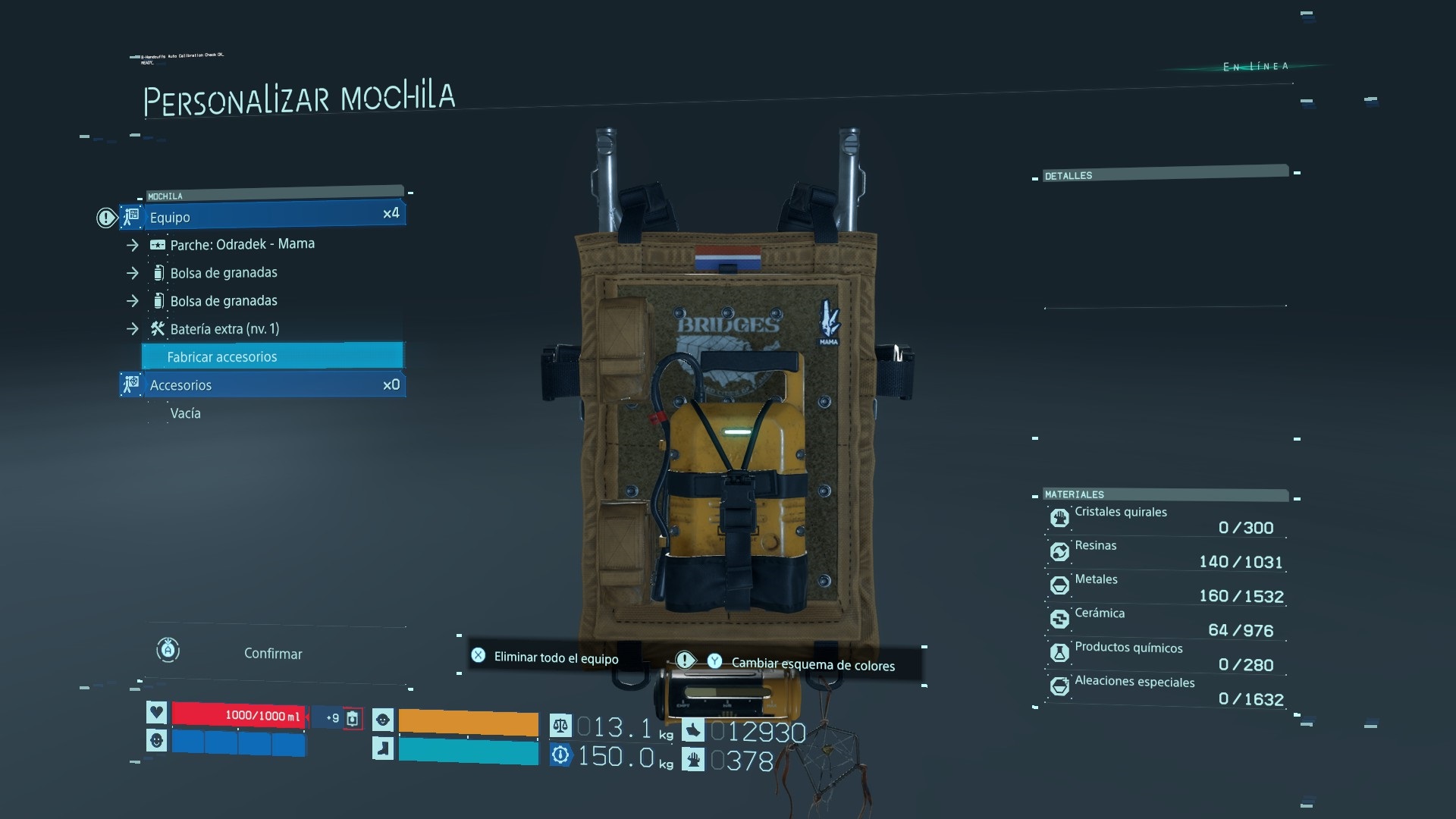The width and height of the screenshot is (1456, 819).
Task: Select the Batería extra (nv. 1) entry
Action: click(224, 329)
